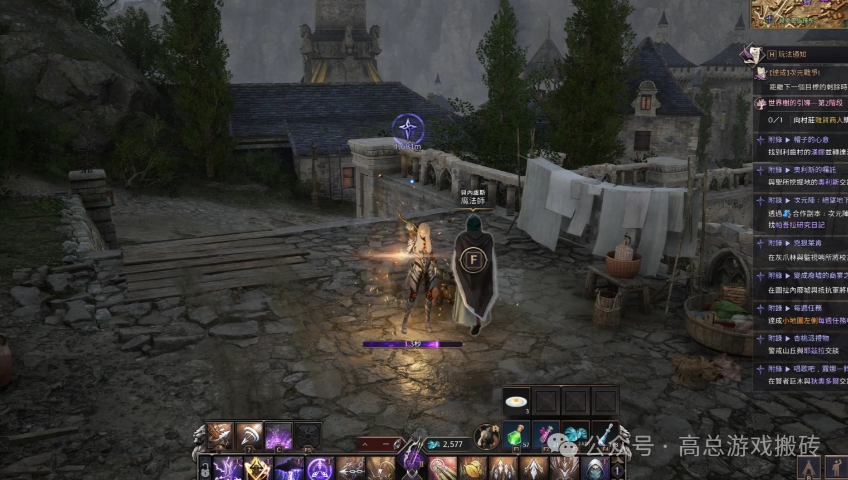Image resolution: width=848 pixels, height=480 pixels.
Task: Open the pet companion portrait
Action: pyautogui.click(x=487, y=436)
